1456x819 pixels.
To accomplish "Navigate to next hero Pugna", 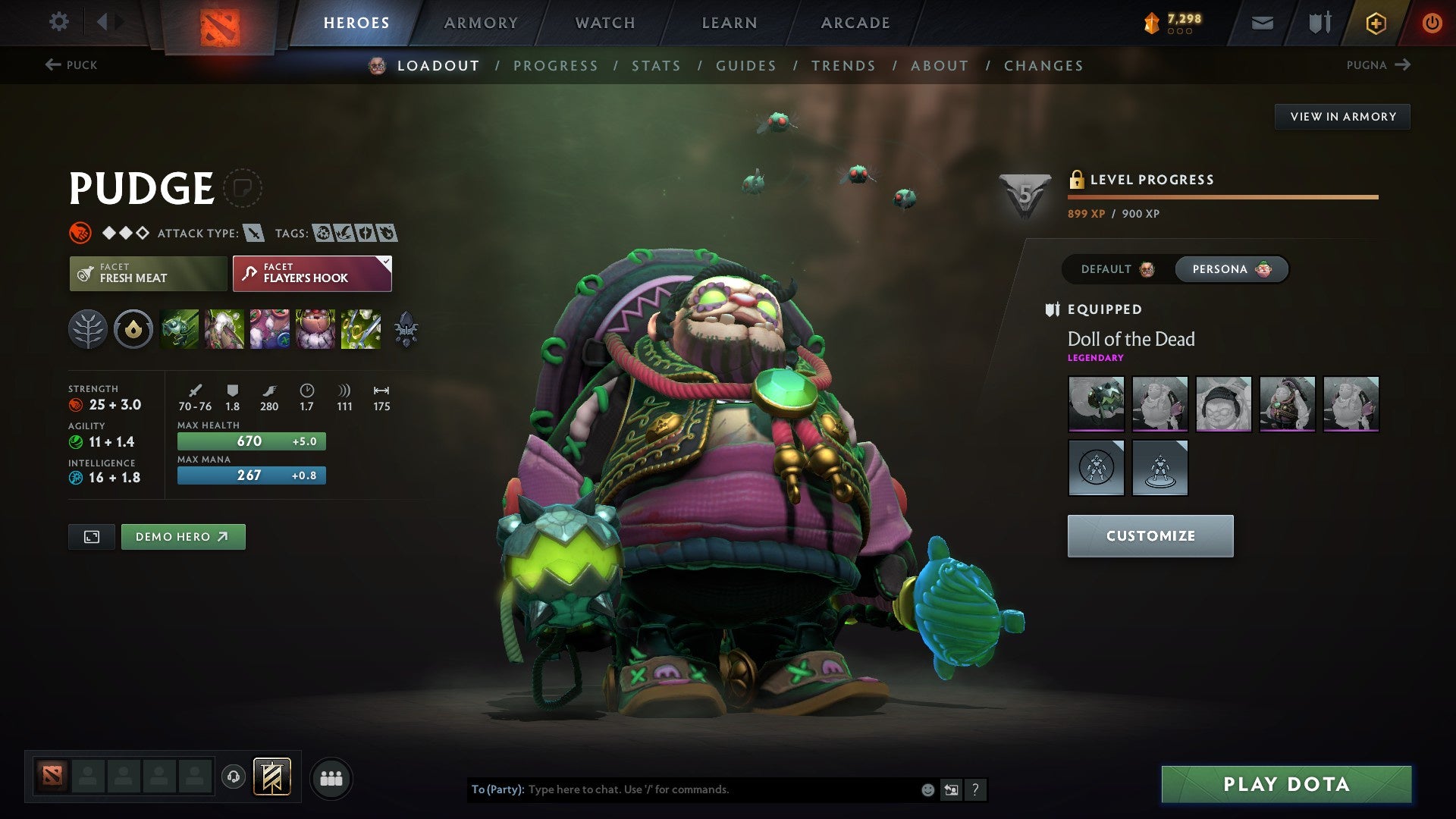I will (x=1378, y=65).
